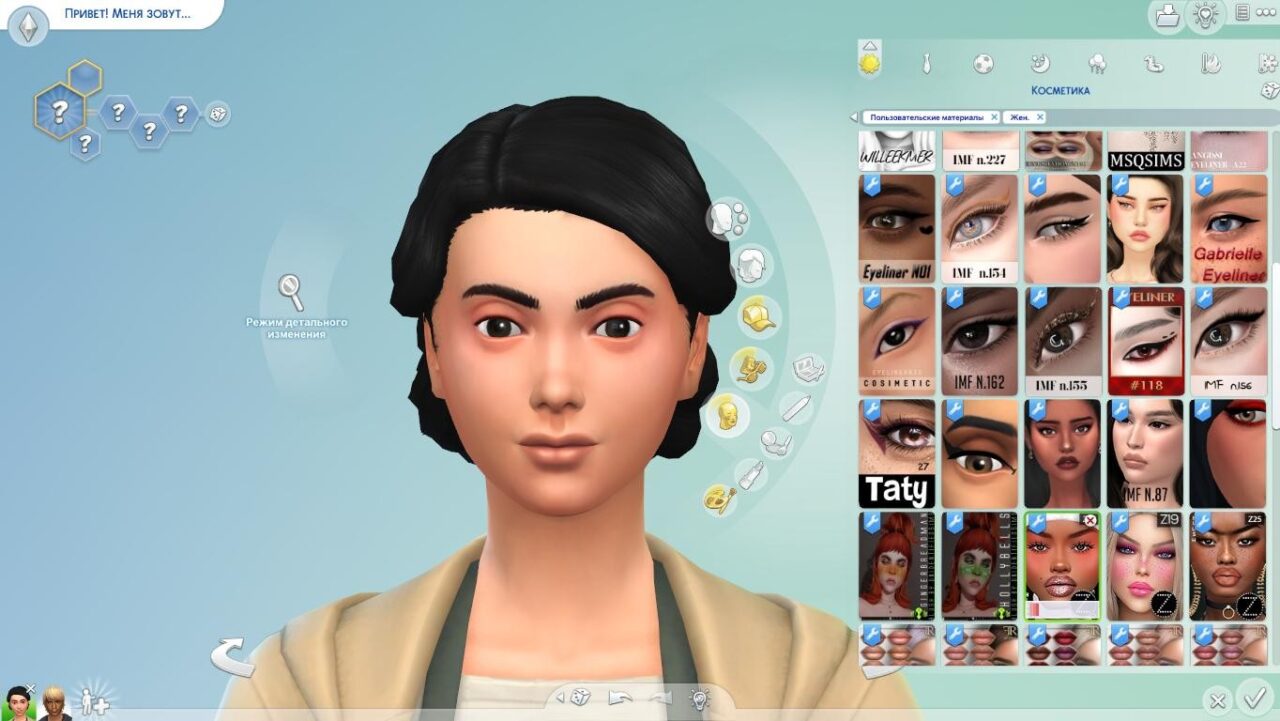Screen dimensions: 1280x721
Task: Add a new Sim to household
Action: click(x=95, y=701)
